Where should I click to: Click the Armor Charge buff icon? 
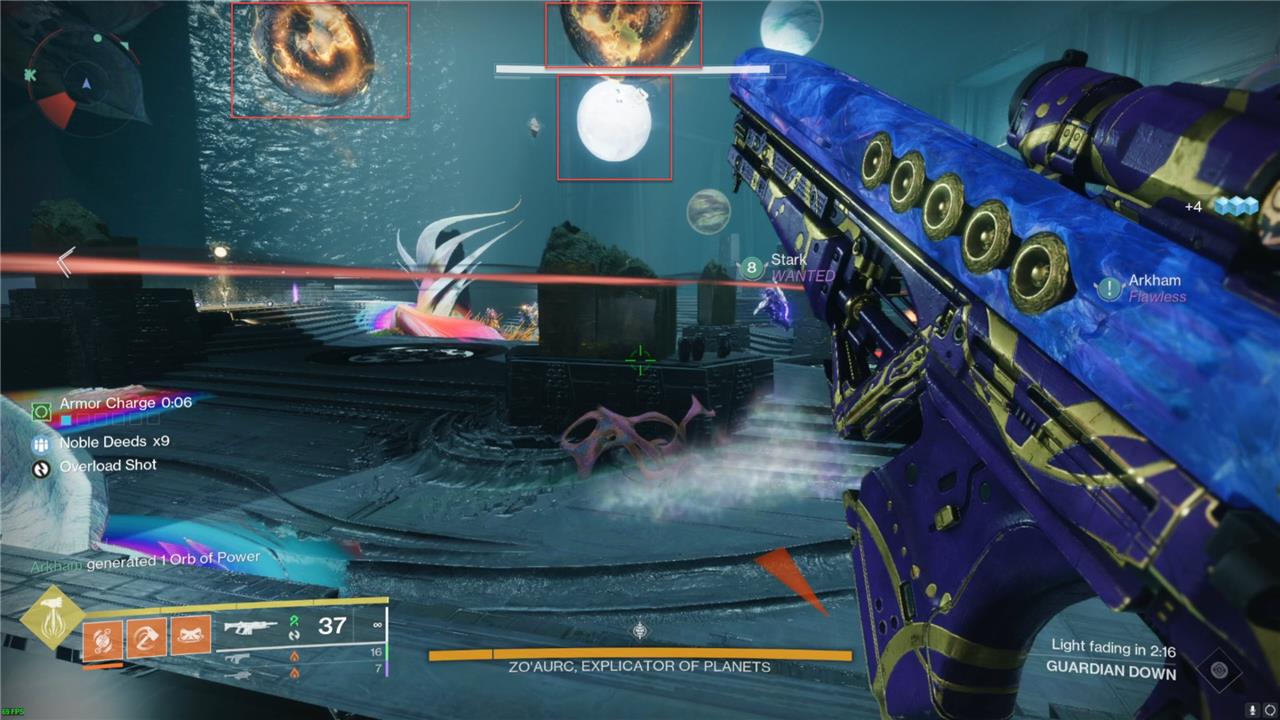(x=41, y=411)
